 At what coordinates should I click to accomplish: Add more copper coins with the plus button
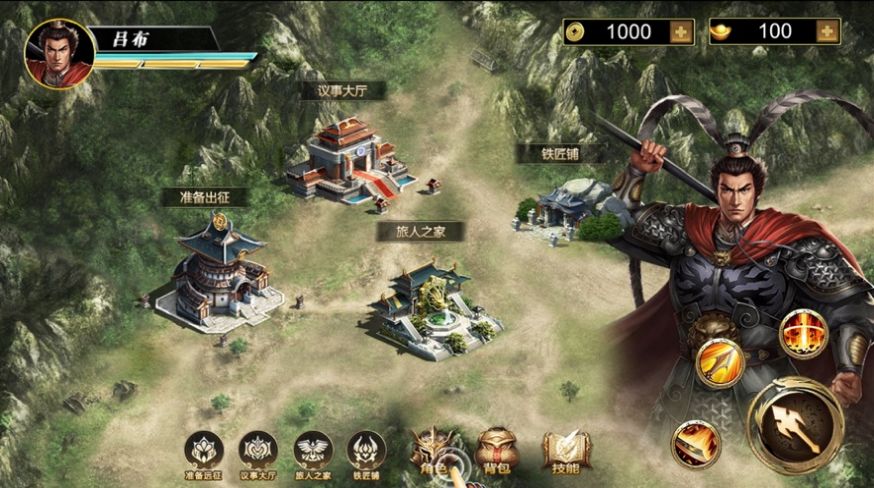[x=681, y=32]
